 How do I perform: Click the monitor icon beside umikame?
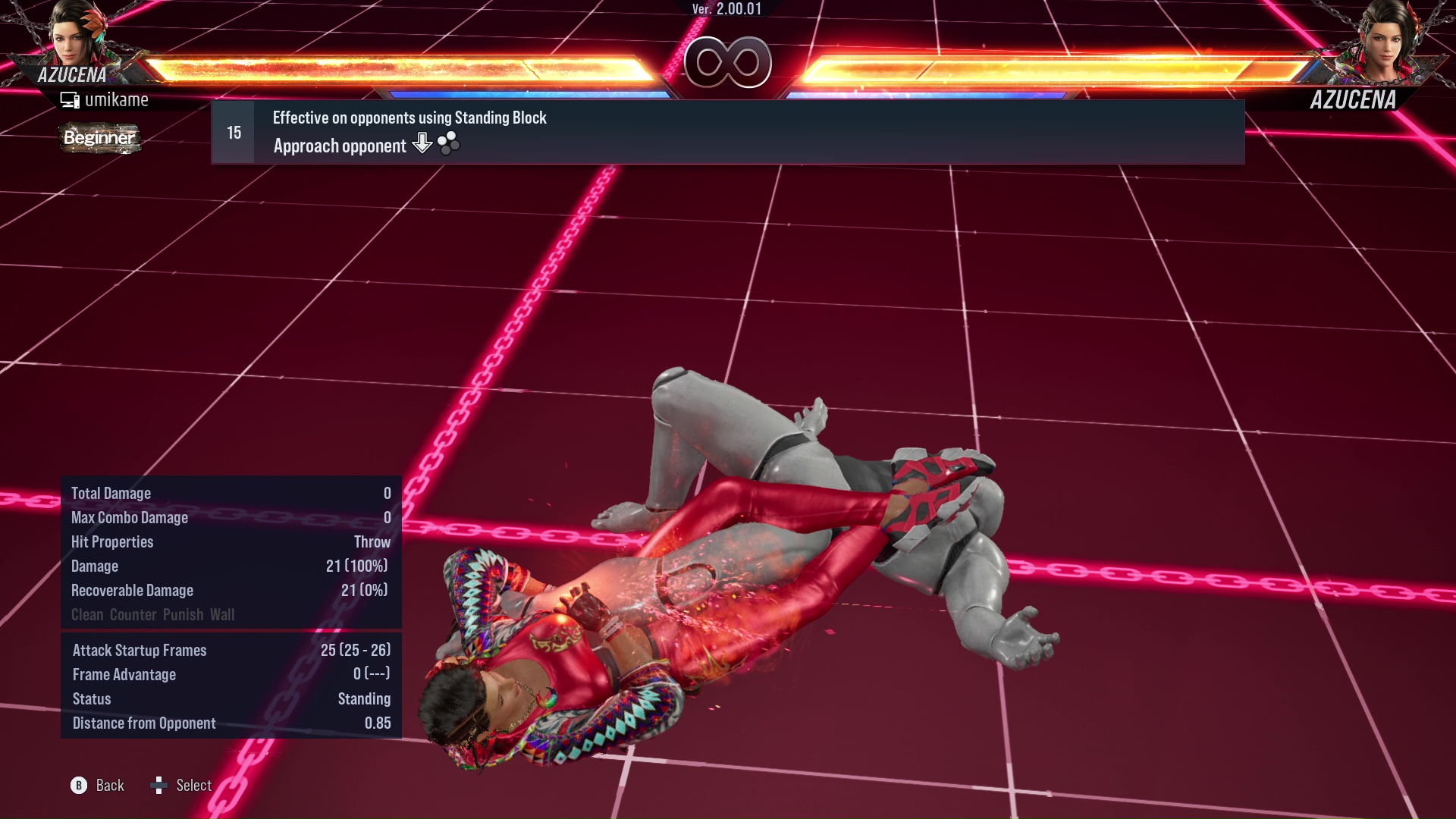coord(71,99)
